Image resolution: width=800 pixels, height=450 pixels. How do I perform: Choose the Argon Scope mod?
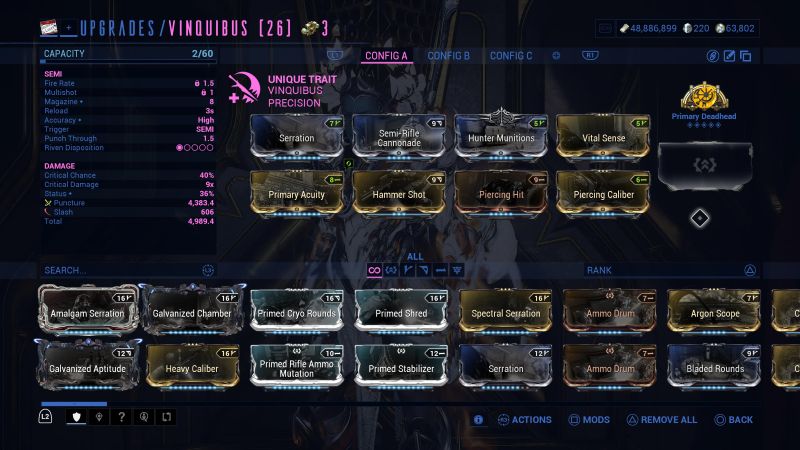coord(714,311)
